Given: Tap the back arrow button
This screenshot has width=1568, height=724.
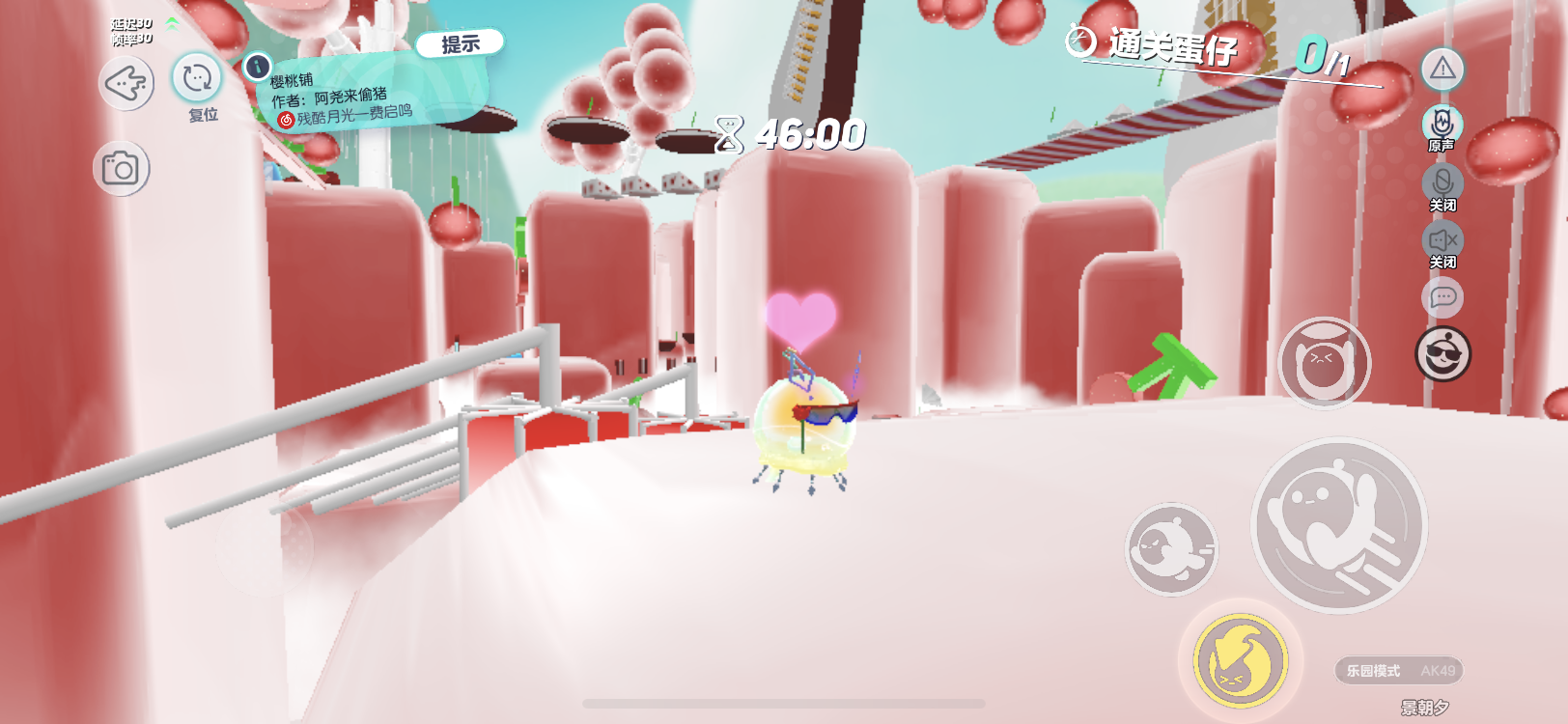Looking at the screenshot, I should [x=126, y=83].
